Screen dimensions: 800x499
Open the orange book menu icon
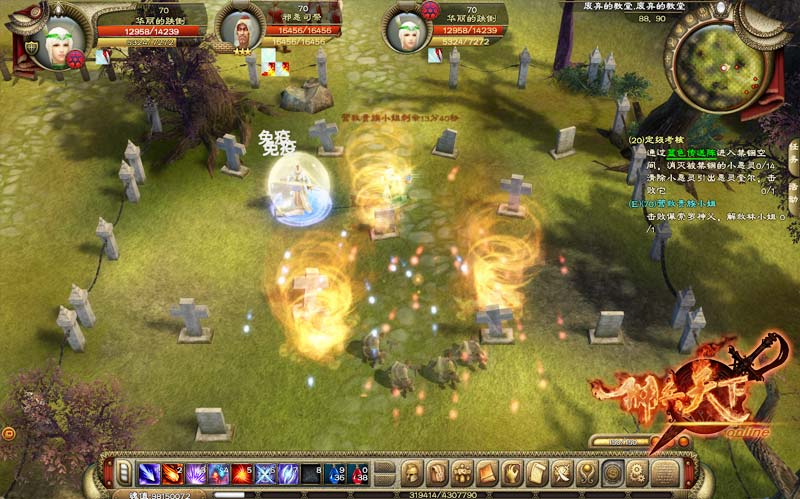coord(487,473)
